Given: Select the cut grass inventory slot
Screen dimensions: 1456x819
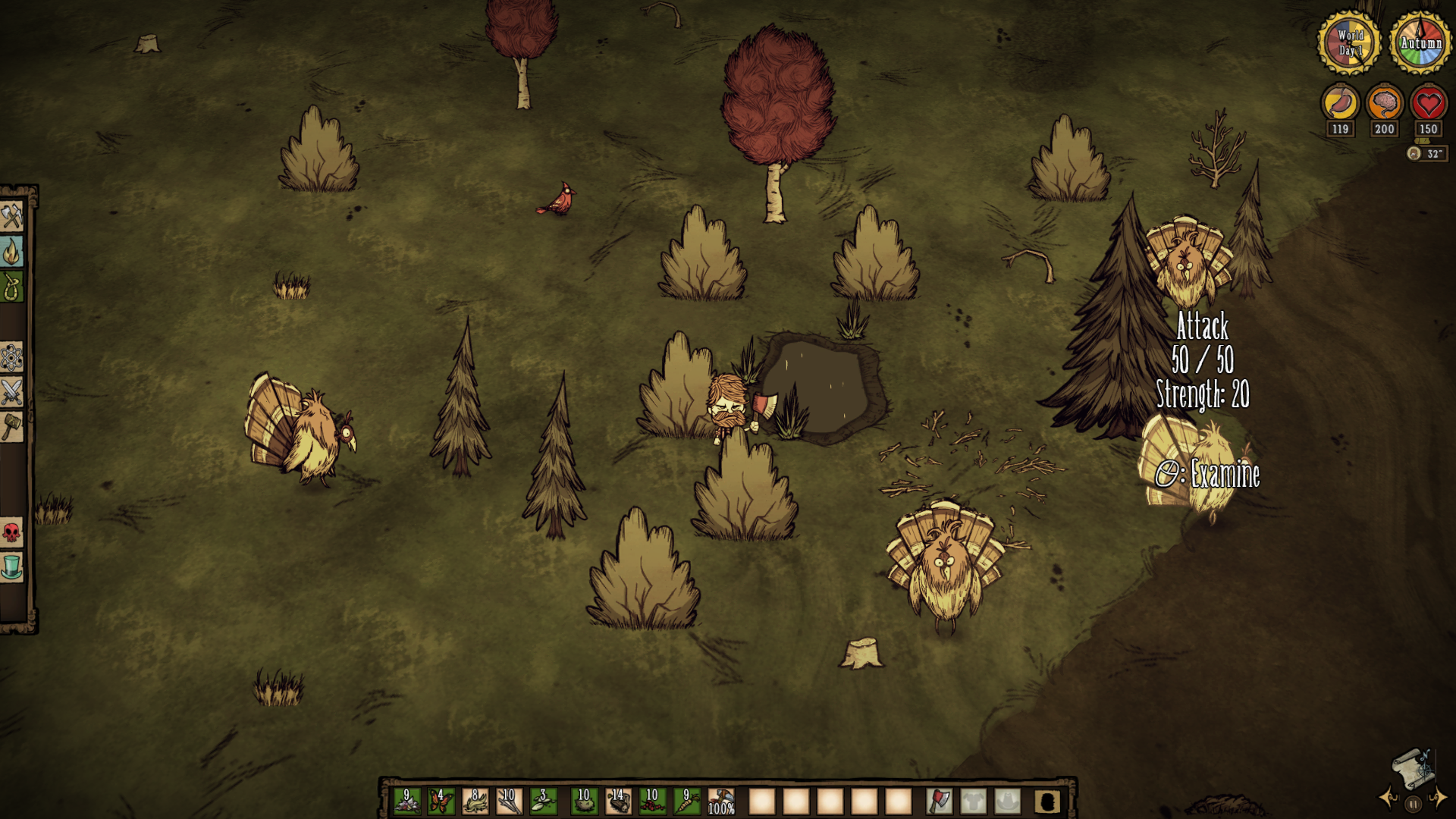Looking at the screenshot, I should point(475,801).
